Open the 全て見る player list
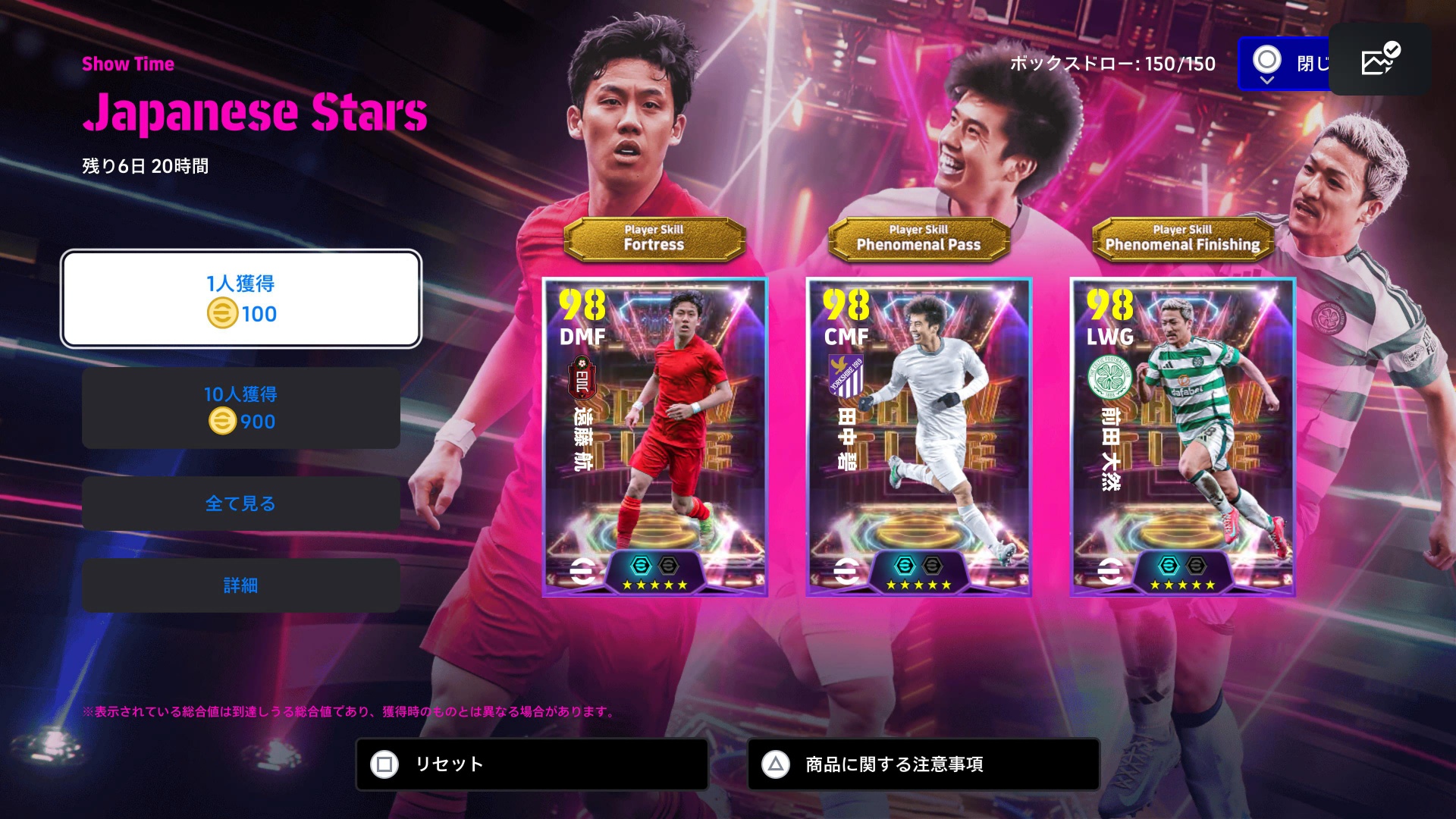1456x819 pixels. (x=240, y=504)
